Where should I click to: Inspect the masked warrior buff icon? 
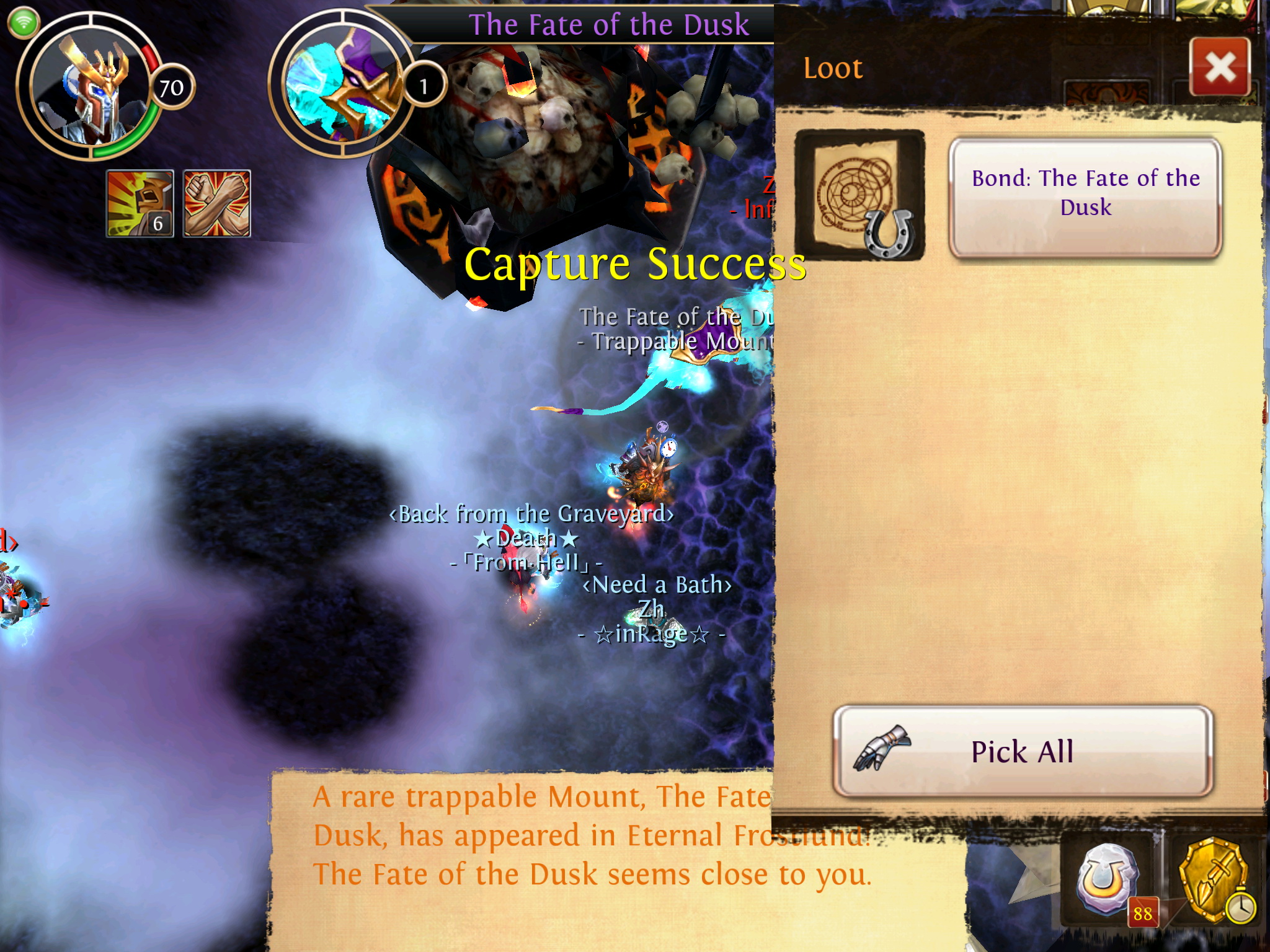[x=140, y=203]
